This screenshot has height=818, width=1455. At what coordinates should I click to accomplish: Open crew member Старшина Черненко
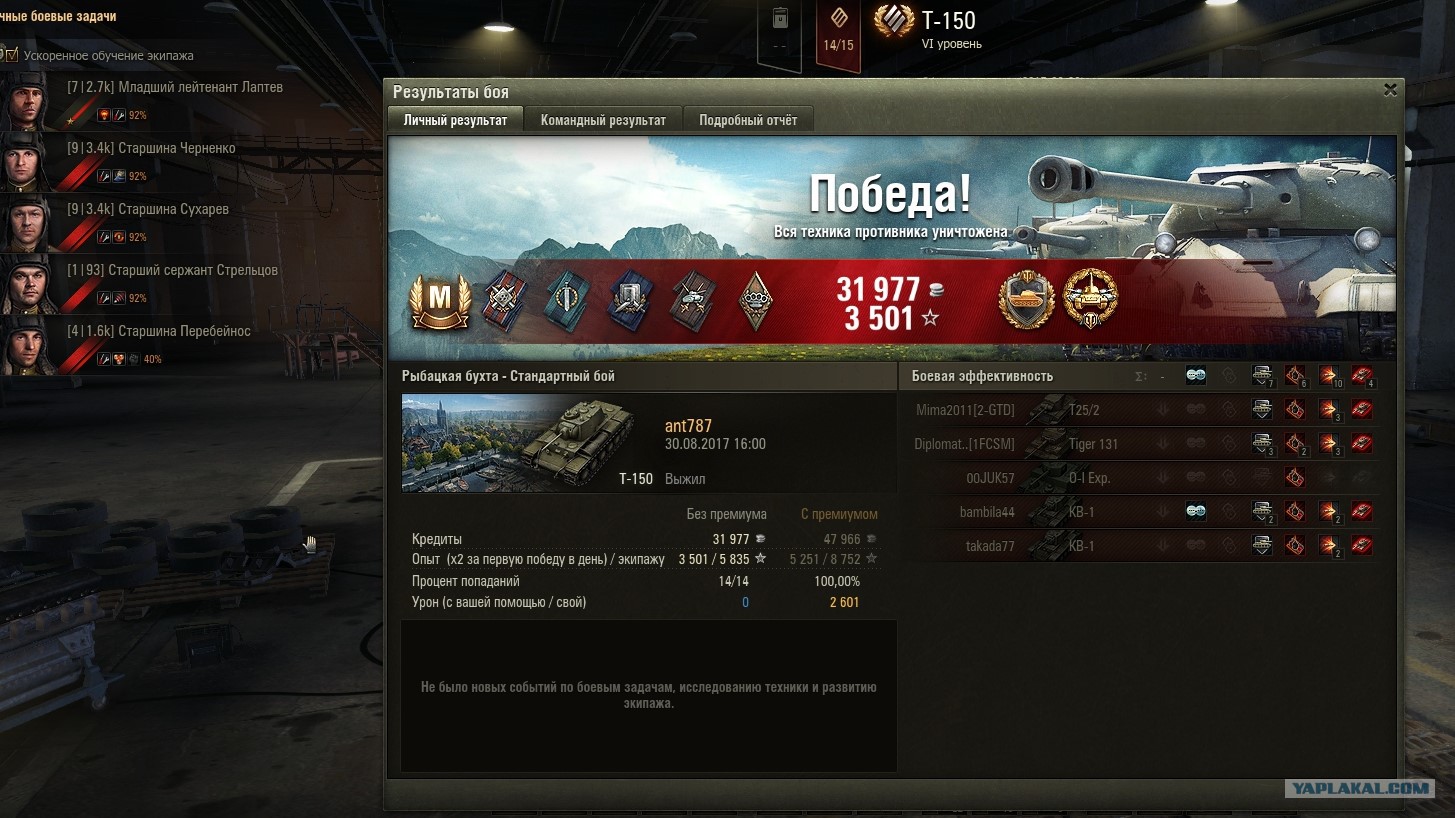(x=176, y=149)
